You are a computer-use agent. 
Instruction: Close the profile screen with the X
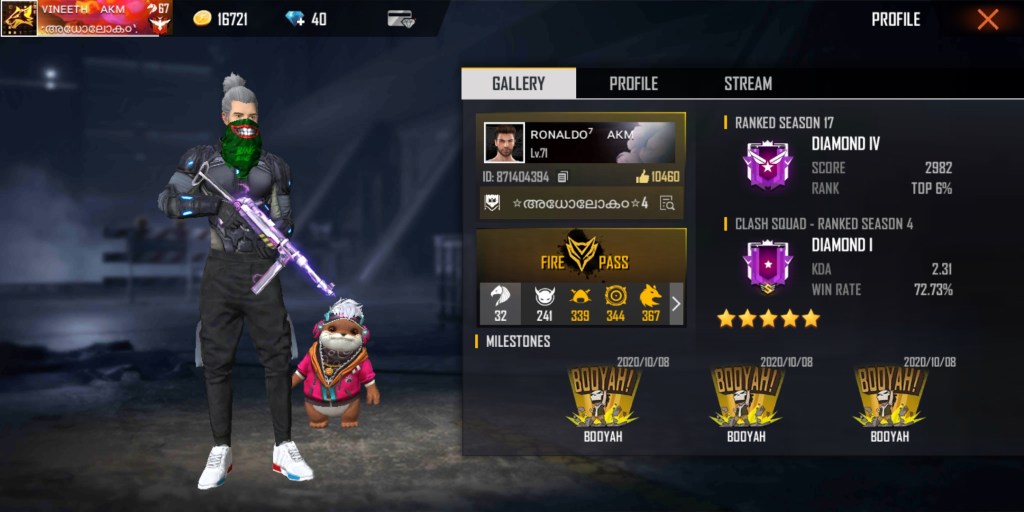point(987,20)
